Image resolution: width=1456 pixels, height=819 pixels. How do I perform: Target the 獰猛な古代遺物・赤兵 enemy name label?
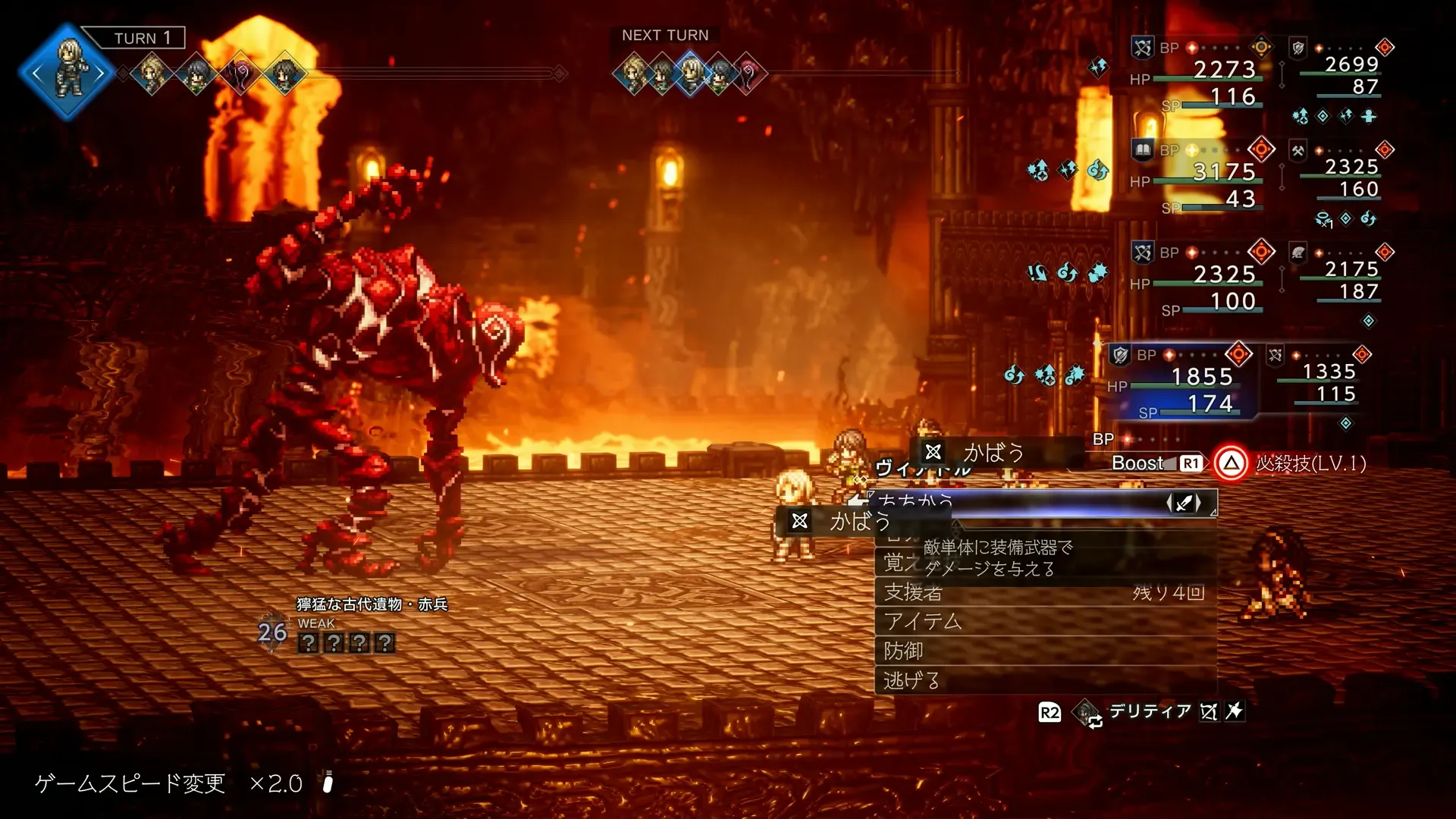coord(372,604)
